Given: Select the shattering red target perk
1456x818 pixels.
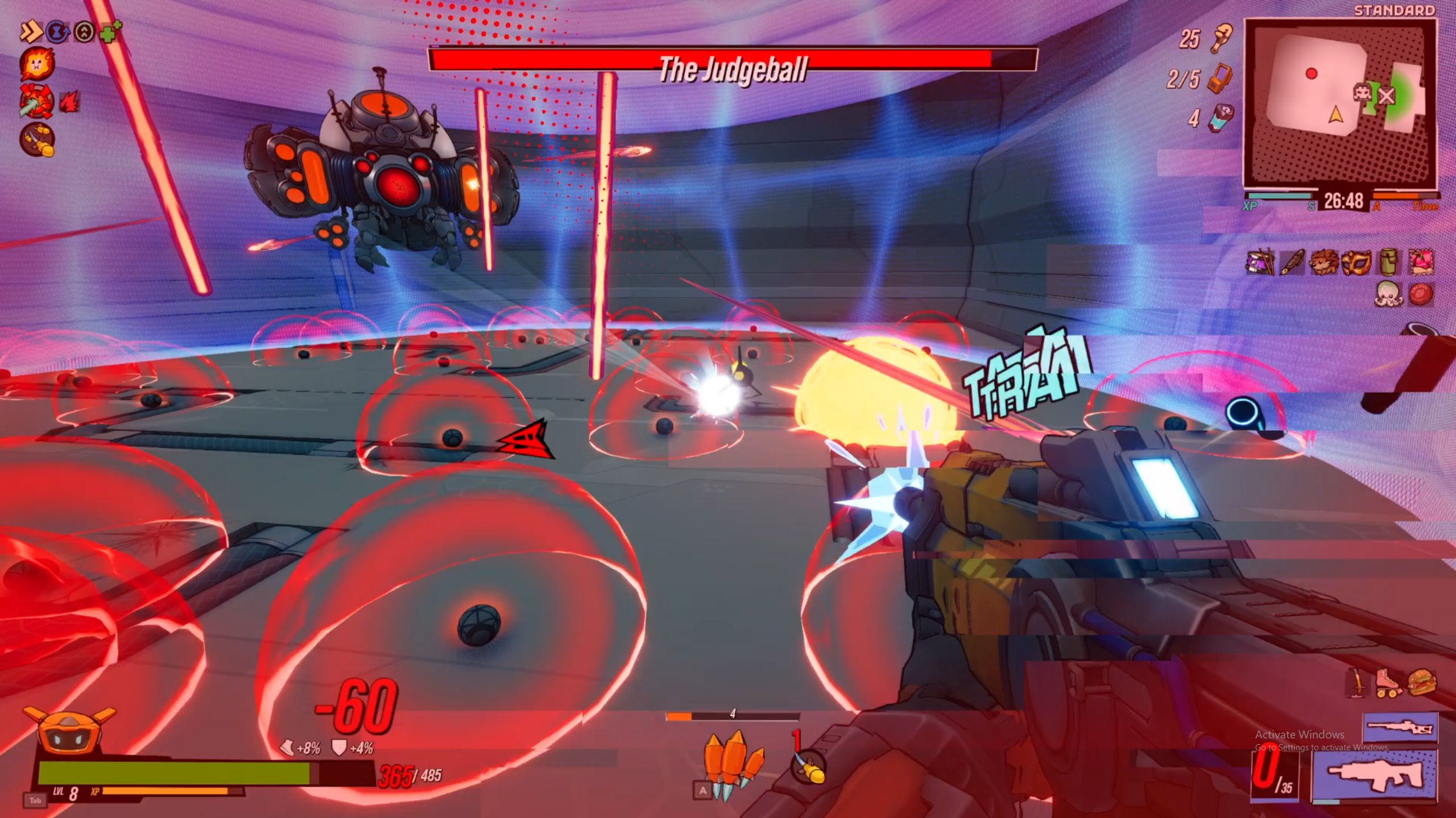Looking at the screenshot, I should [37, 101].
